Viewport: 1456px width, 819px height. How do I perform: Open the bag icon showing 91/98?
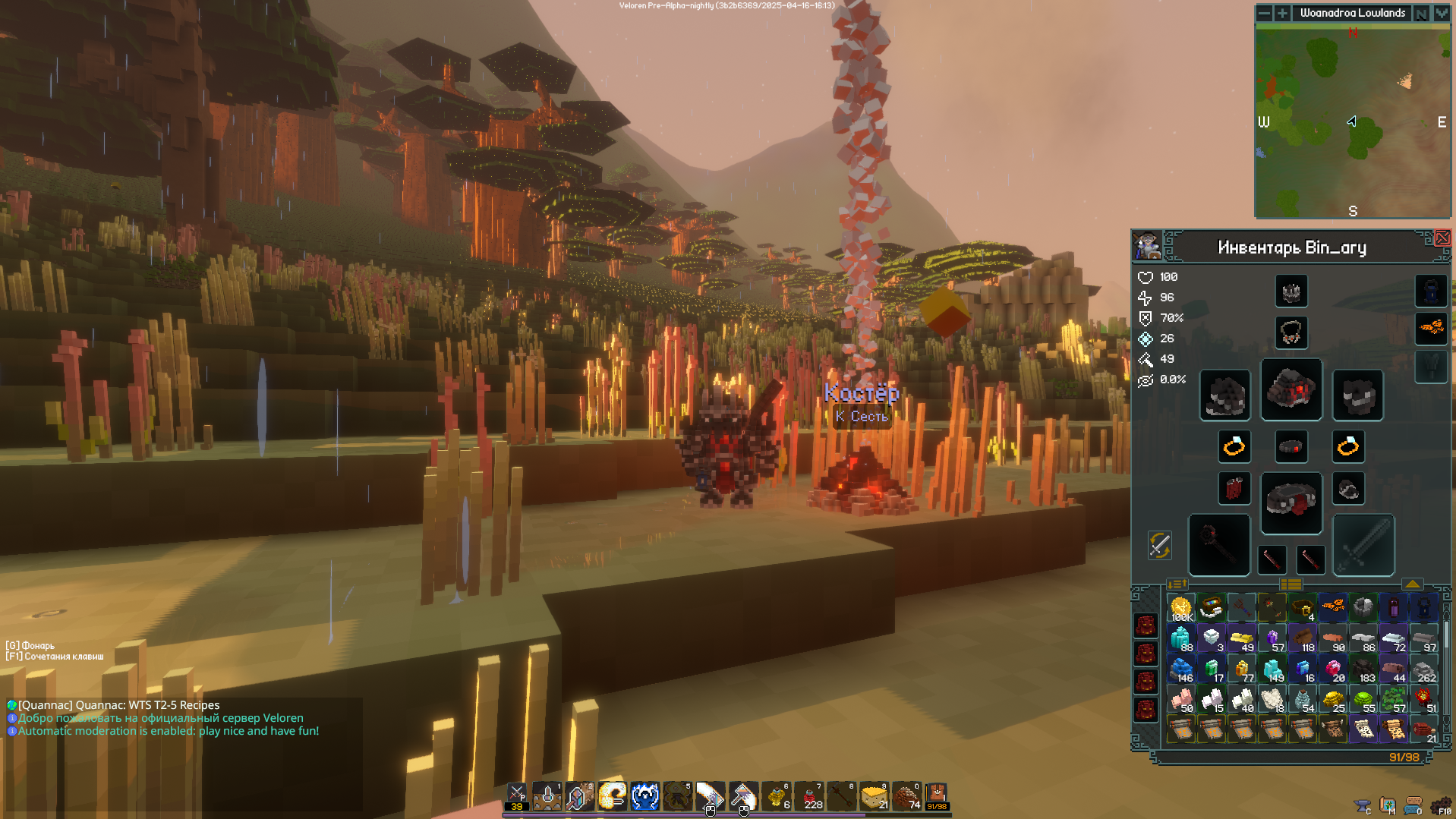[x=937, y=796]
